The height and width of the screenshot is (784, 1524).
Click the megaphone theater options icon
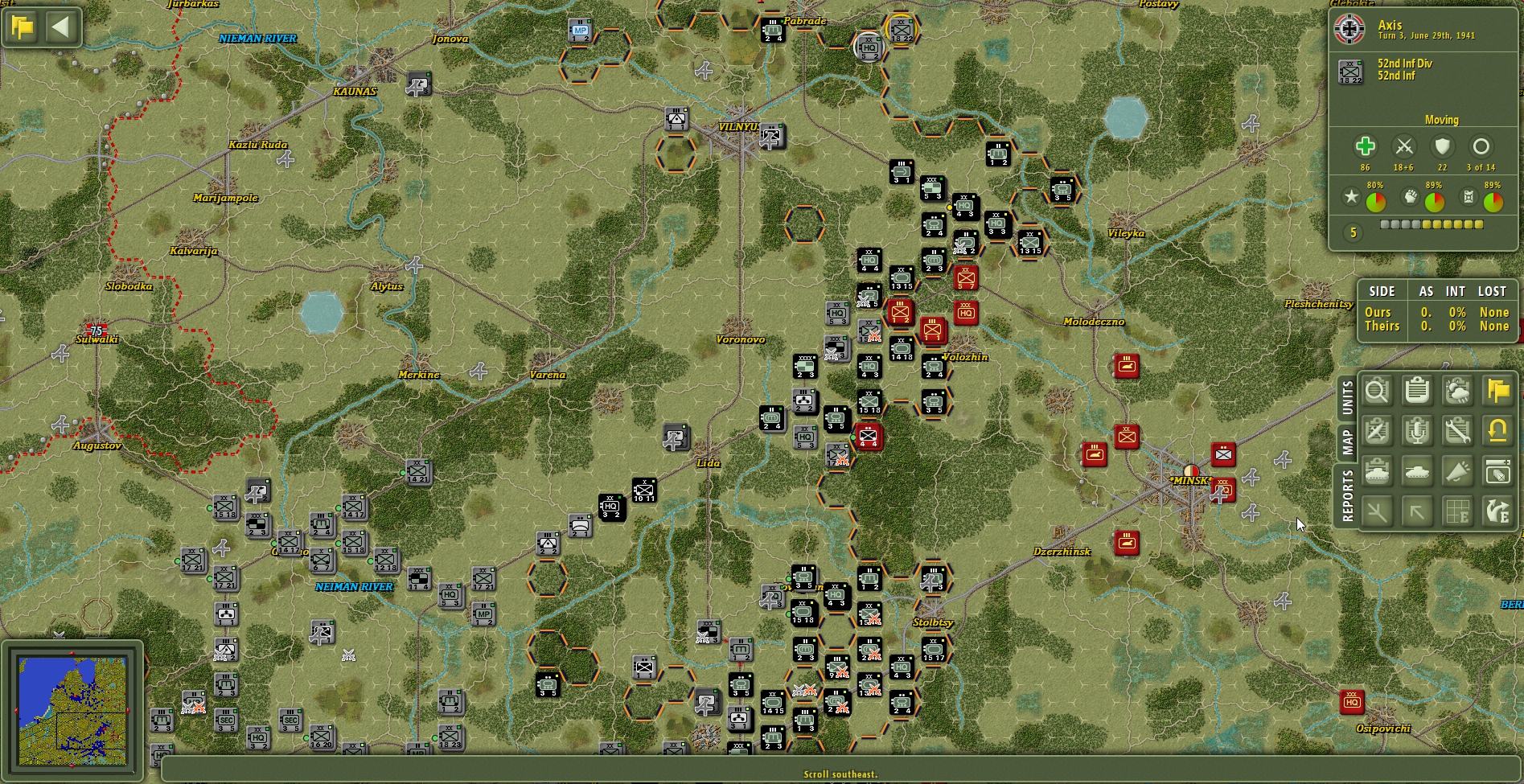click(1457, 471)
